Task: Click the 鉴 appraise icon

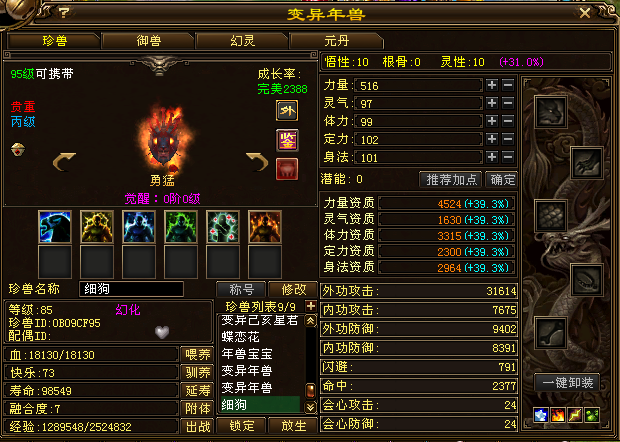Action: [286, 138]
